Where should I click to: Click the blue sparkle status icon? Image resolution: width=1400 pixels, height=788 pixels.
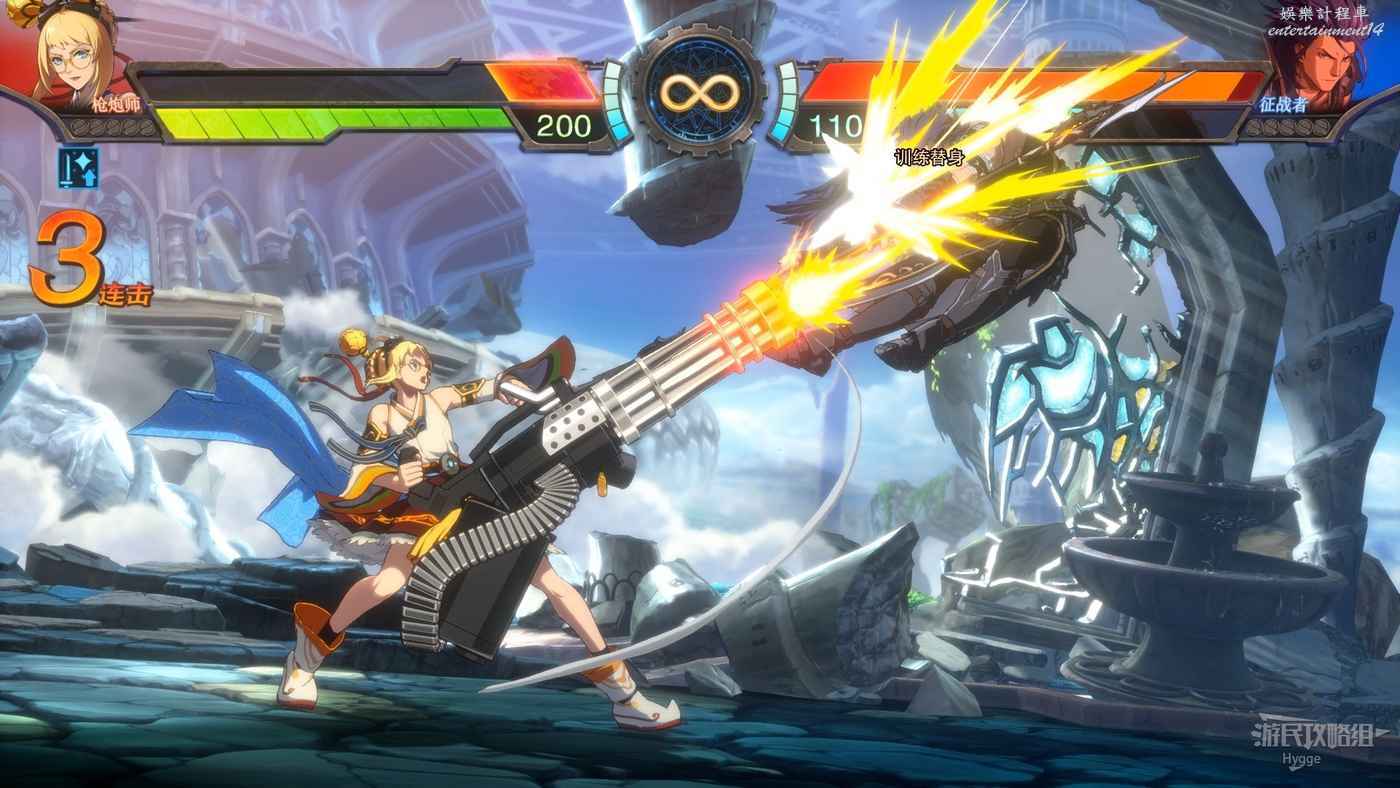coord(77,168)
